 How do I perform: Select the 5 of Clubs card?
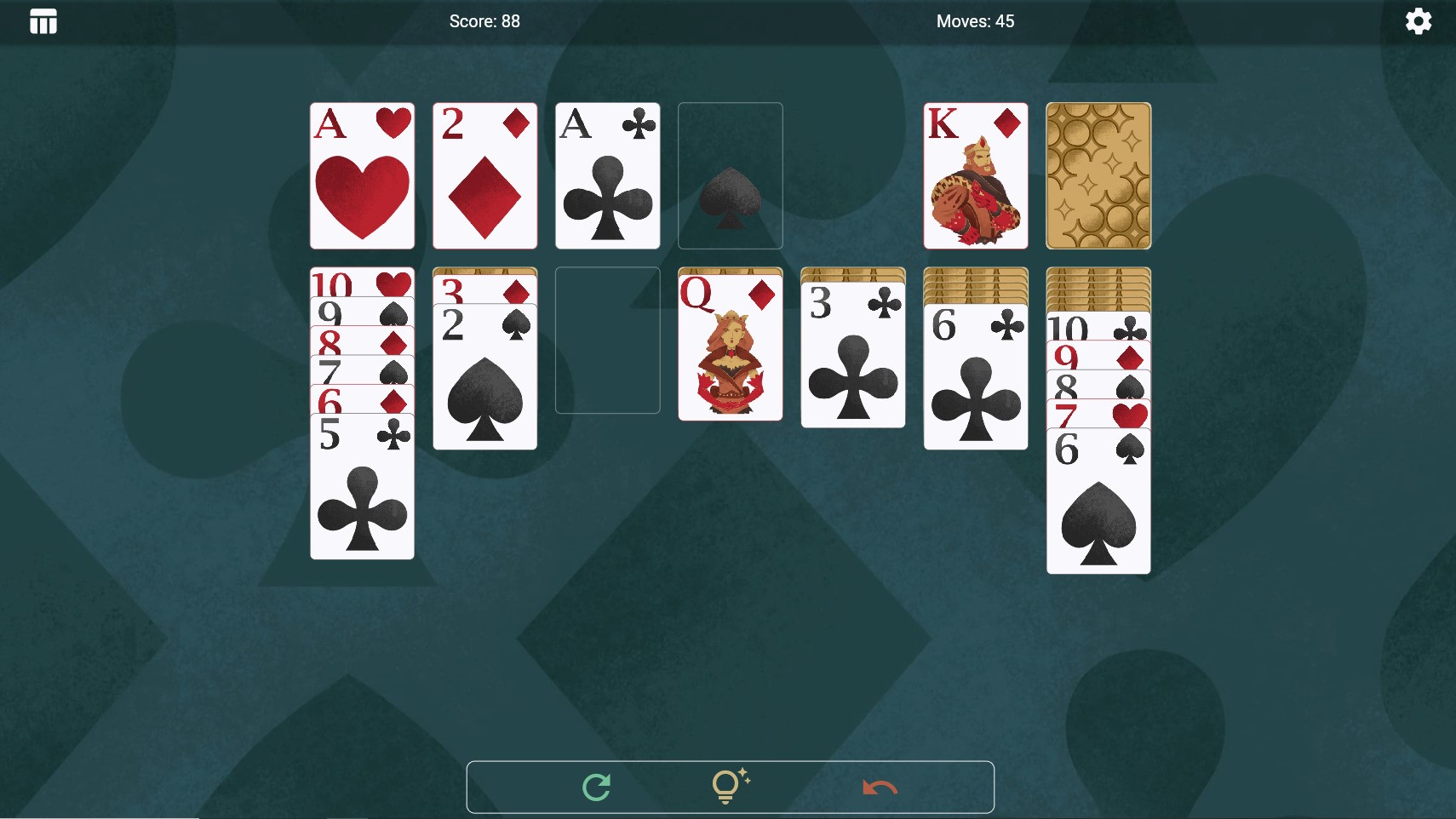(361, 485)
